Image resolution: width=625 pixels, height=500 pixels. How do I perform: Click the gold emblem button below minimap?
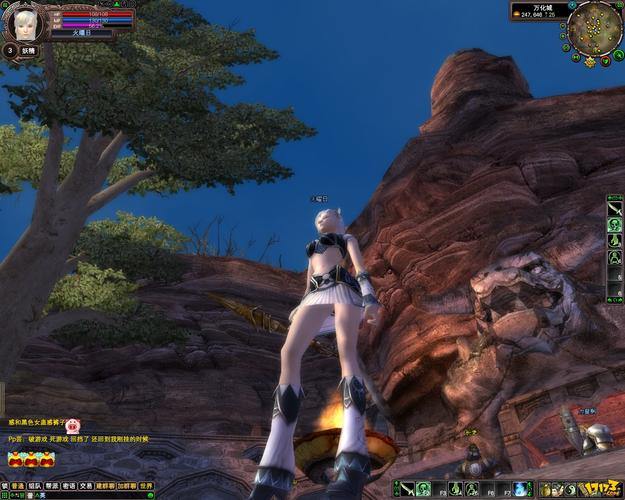pos(590,62)
